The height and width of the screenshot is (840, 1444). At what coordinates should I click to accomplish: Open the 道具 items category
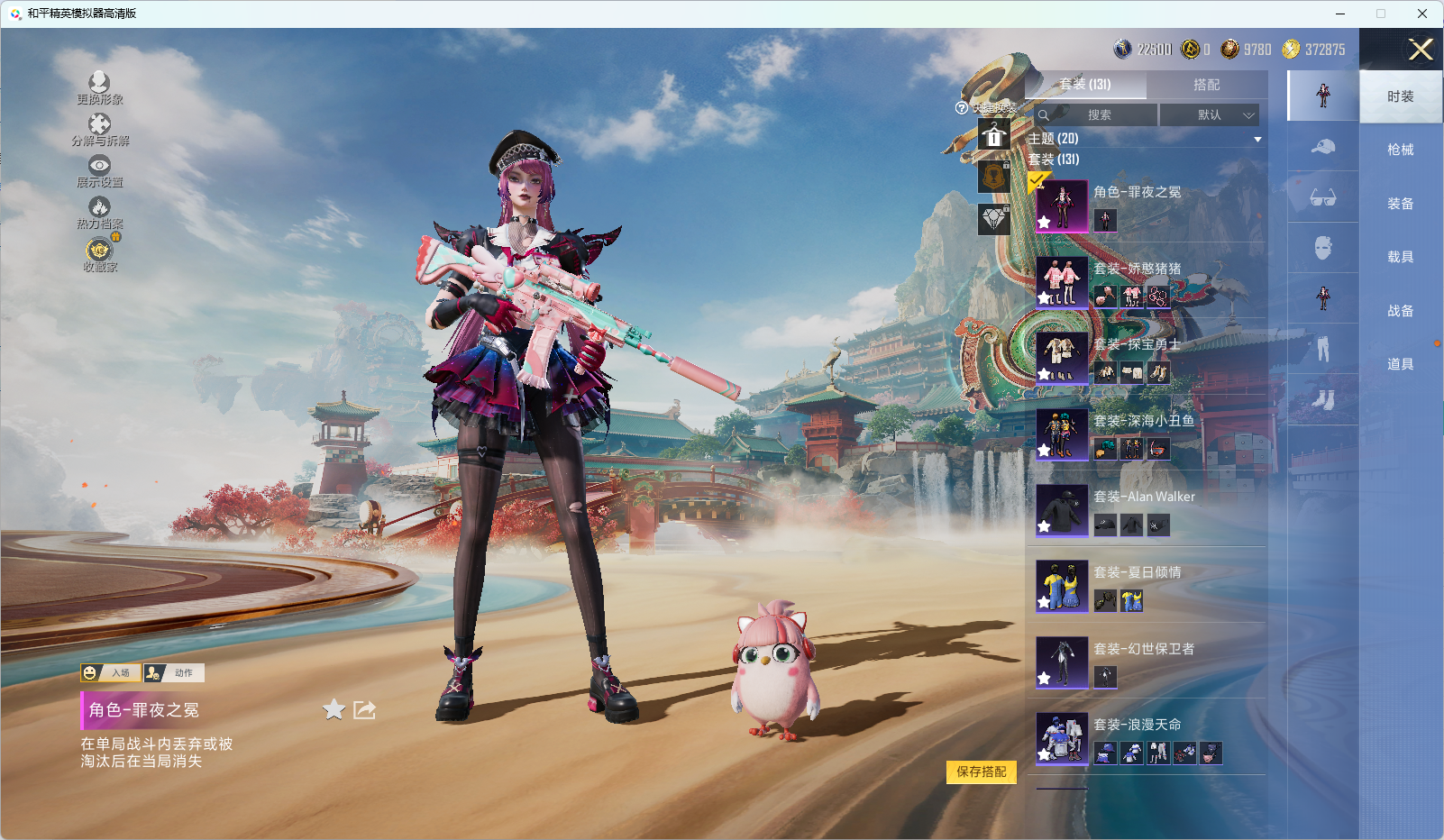pyautogui.click(x=1400, y=364)
